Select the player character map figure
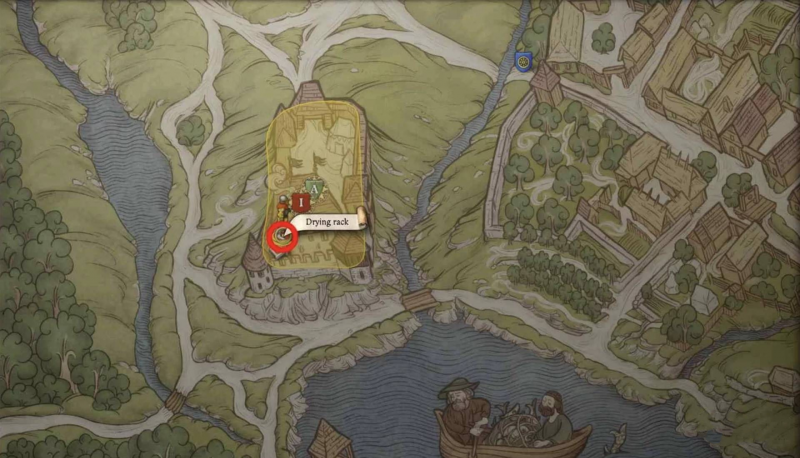The height and width of the screenshot is (458, 800). pyautogui.click(x=284, y=205)
